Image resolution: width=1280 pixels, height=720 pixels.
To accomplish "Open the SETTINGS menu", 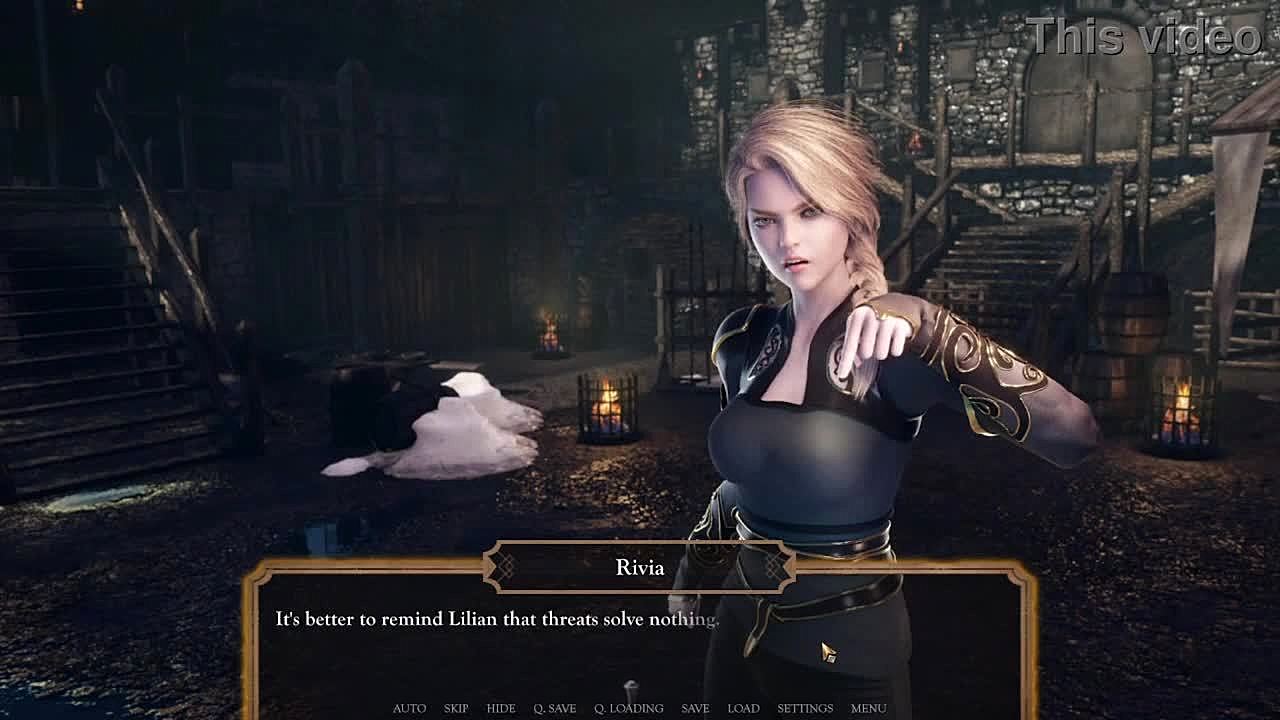I will click(x=805, y=708).
